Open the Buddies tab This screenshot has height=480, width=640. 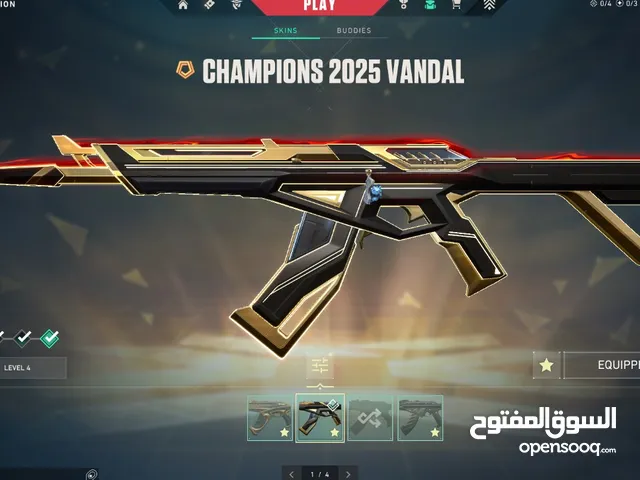pyautogui.click(x=354, y=31)
